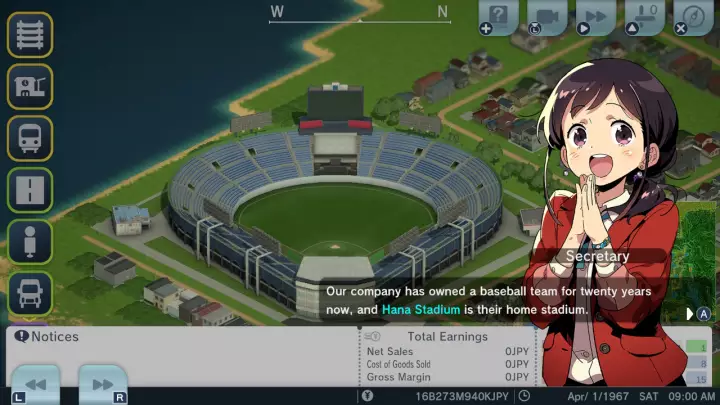
Task: Open the train management icon
Action: pyautogui.click(x=30, y=138)
